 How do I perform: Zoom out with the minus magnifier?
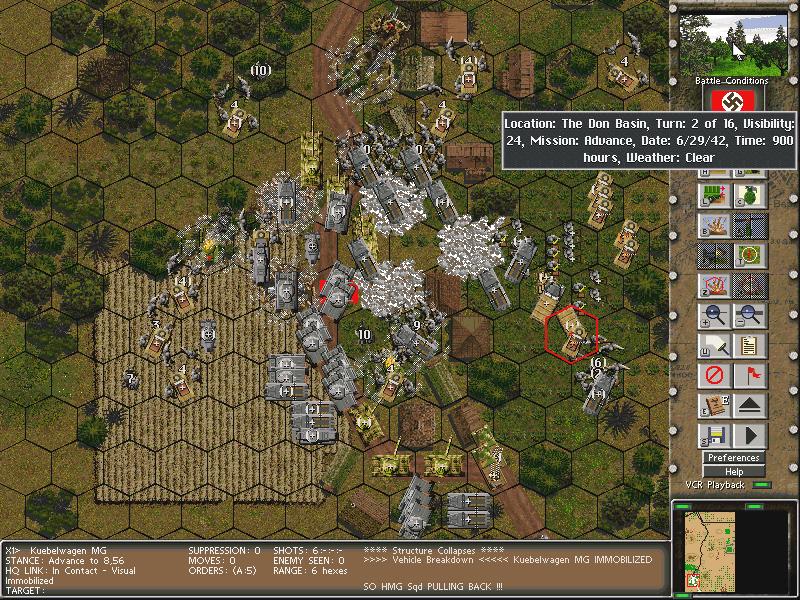click(749, 317)
